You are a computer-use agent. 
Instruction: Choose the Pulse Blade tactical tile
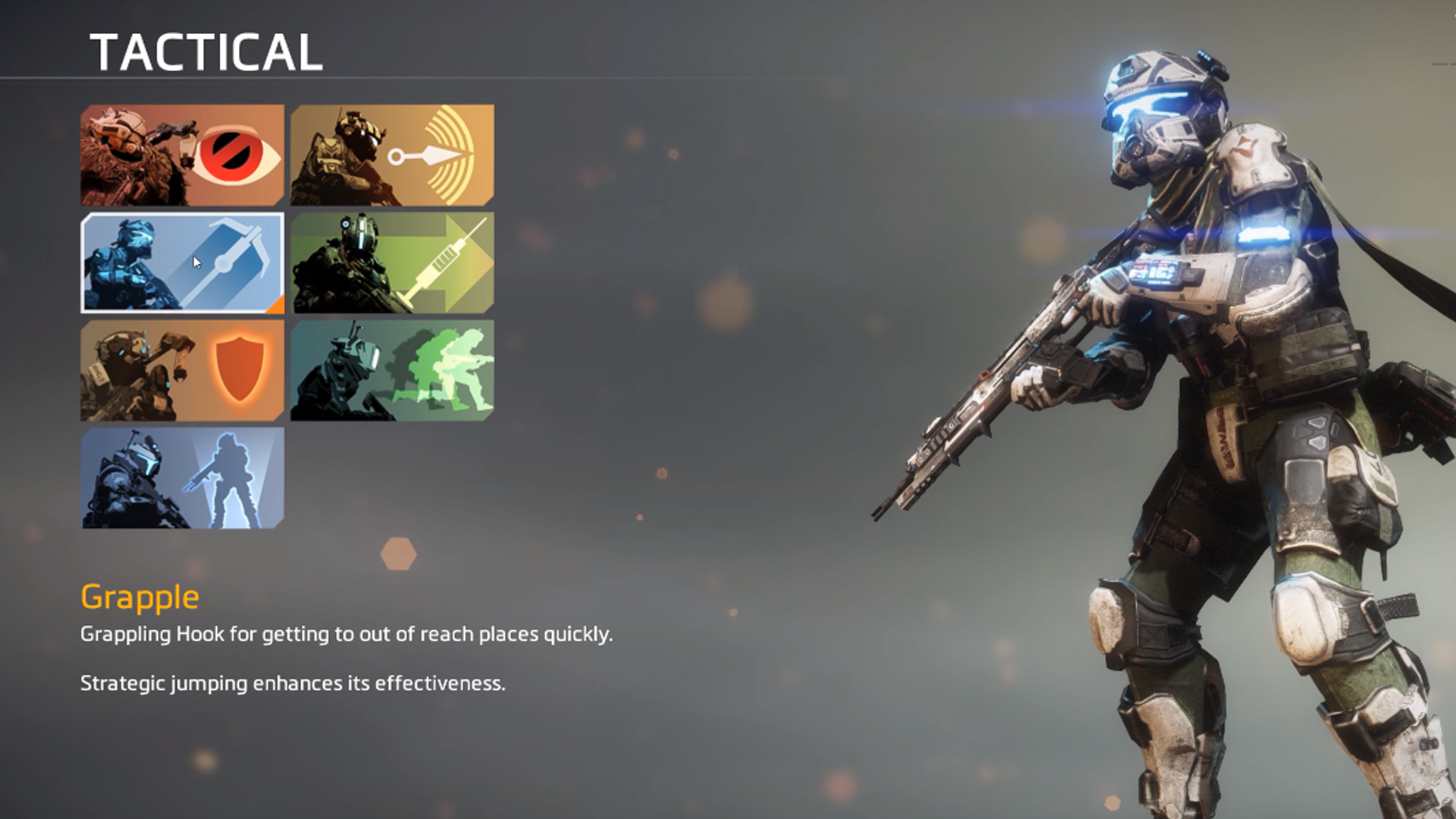coord(392,155)
